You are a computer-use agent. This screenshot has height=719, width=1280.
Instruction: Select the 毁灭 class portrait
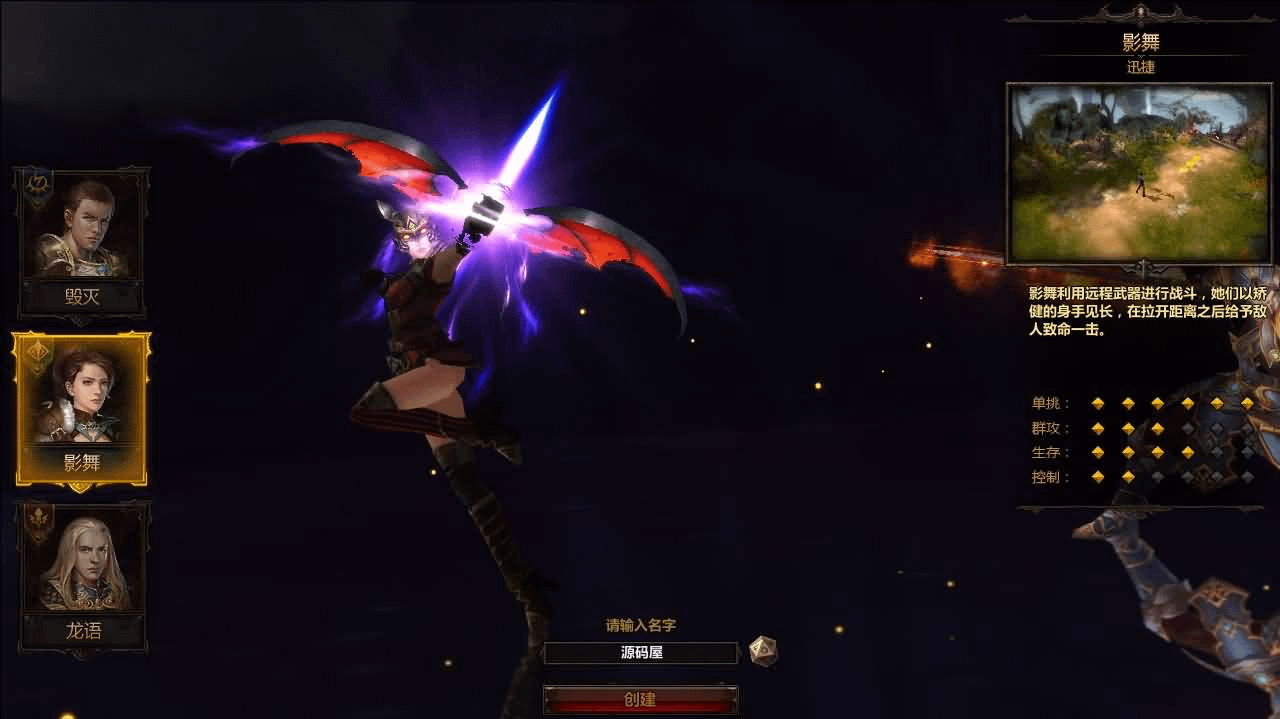click(82, 232)
